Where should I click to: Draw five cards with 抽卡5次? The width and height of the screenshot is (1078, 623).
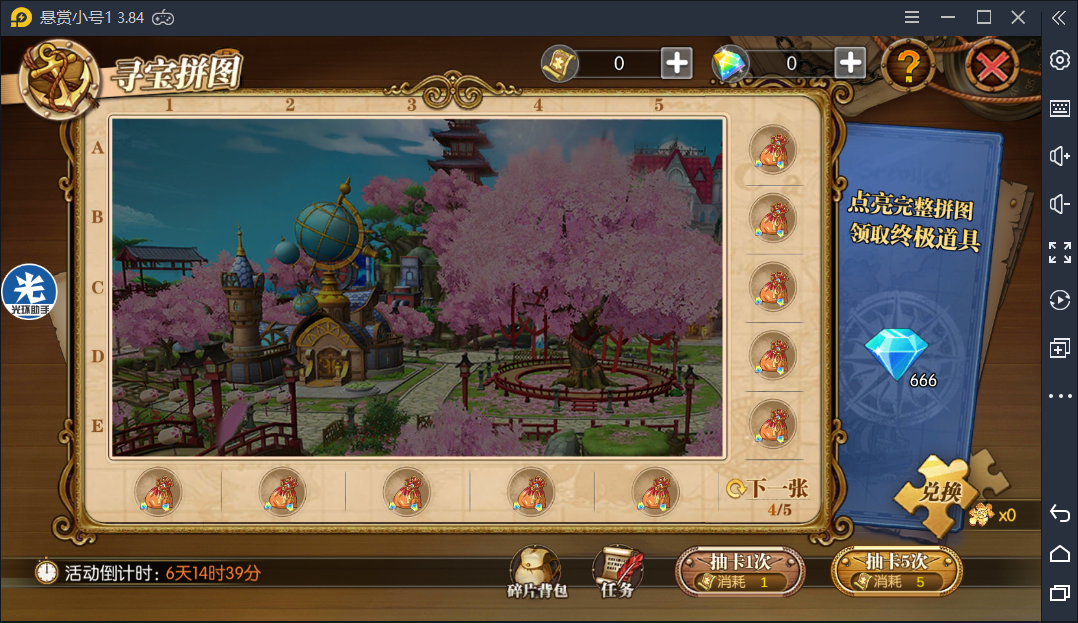(896, 572)
